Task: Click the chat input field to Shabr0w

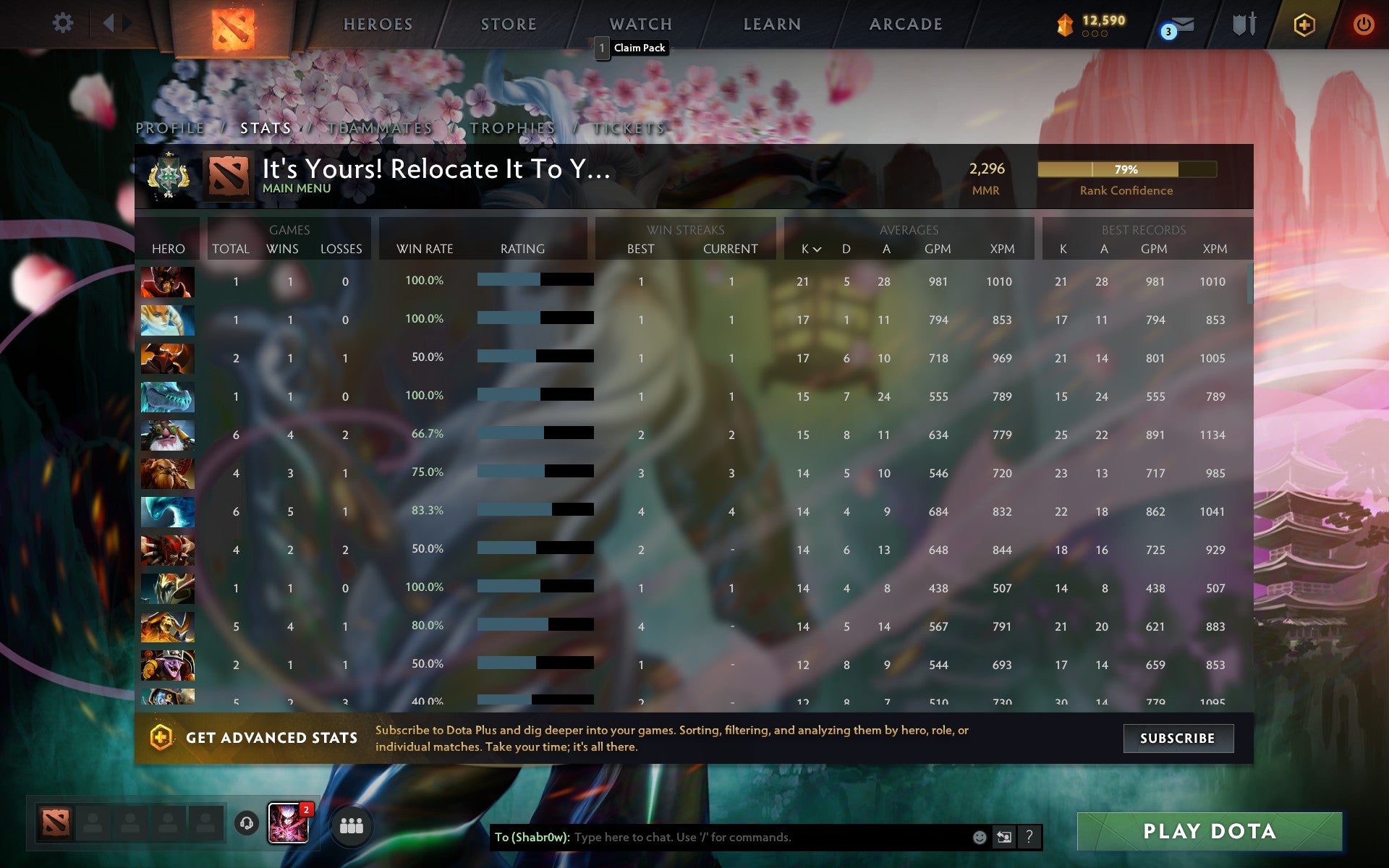Action: click(x=723, y=838)
